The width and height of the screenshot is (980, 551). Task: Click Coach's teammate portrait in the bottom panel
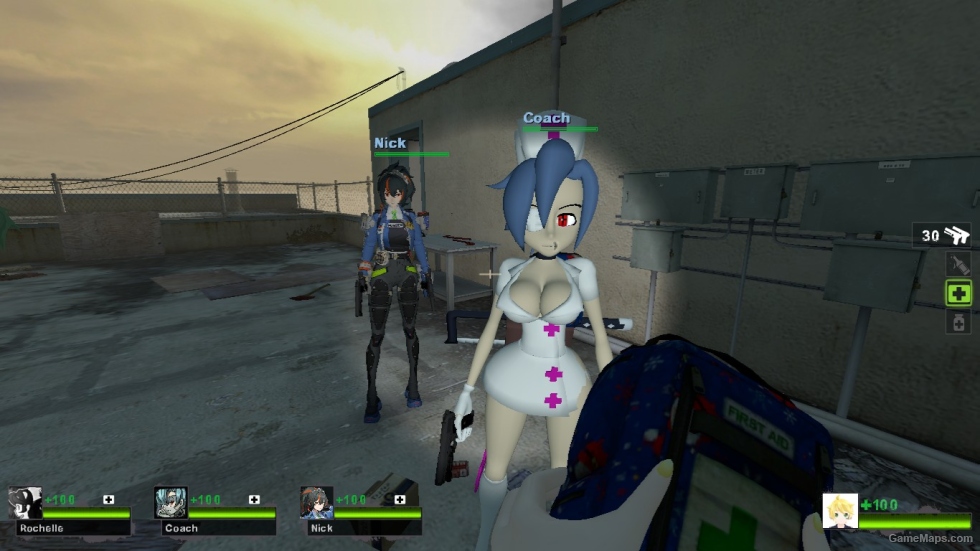(x=171, y=503)
